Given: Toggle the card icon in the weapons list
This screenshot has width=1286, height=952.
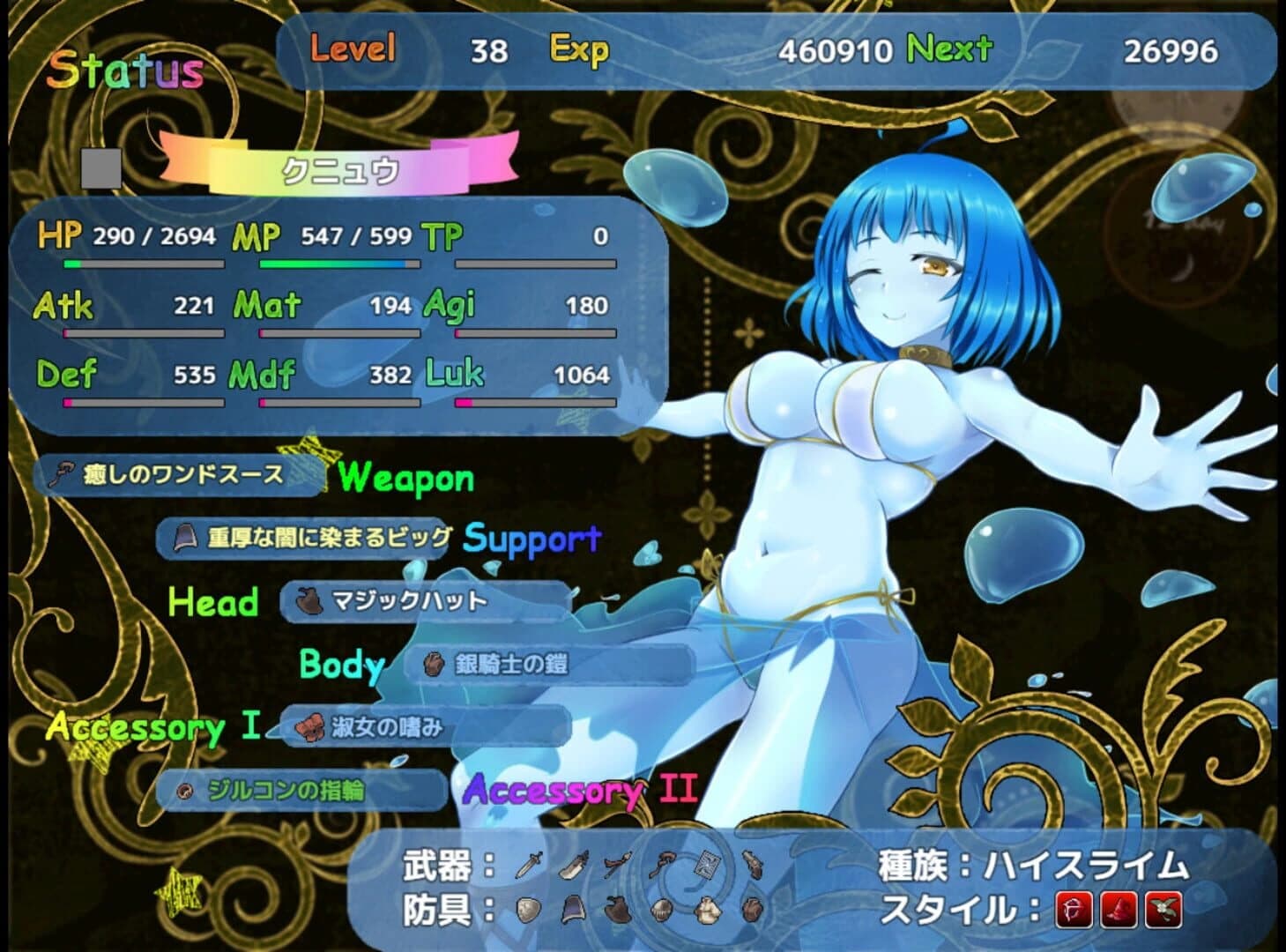Looking at the screenshot, I should pos(709,864).
